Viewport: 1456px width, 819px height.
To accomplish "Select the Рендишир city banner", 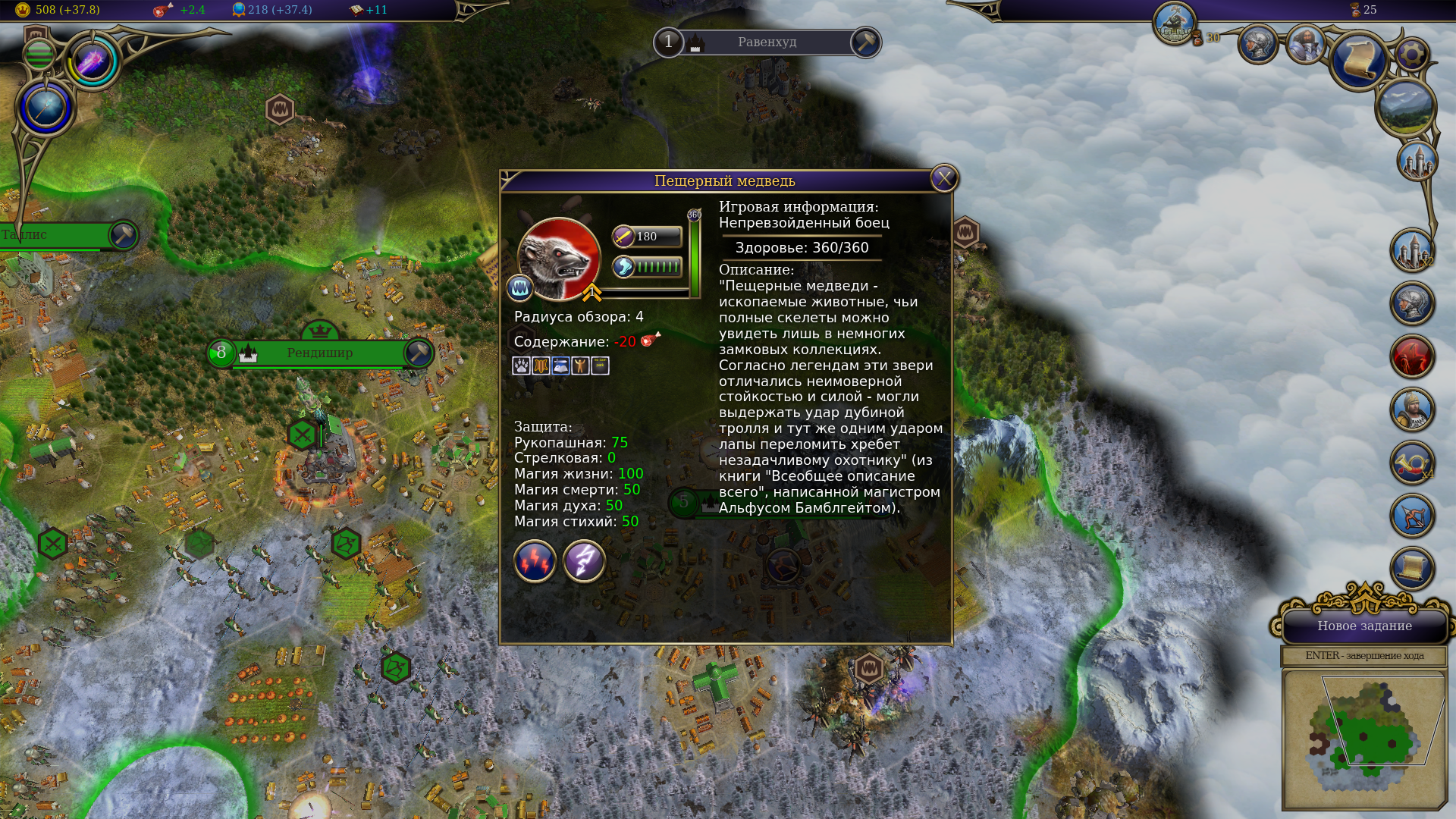I will pos(319,353).
